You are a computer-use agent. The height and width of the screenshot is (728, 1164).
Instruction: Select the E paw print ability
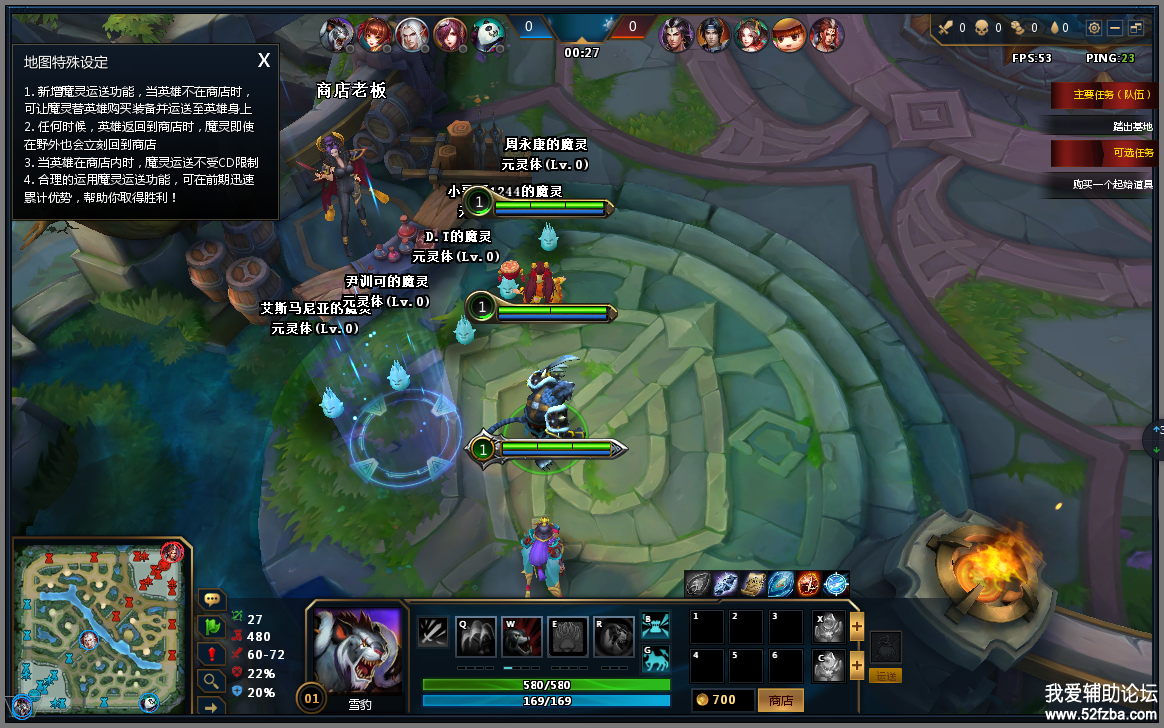[568, 636]
